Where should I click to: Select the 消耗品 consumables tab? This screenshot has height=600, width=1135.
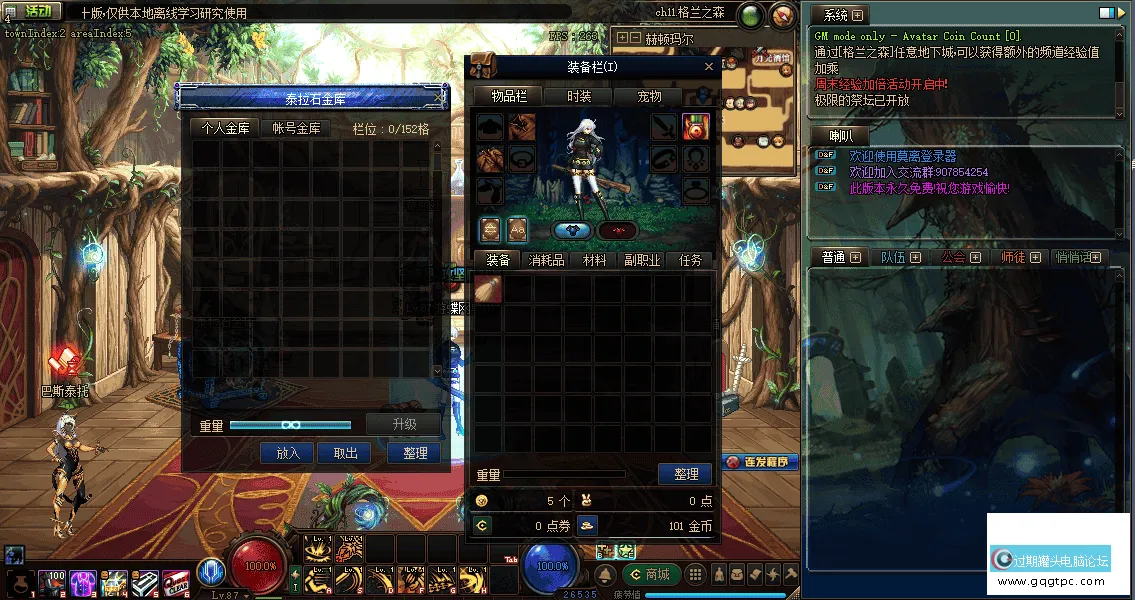pyautogui.click(x=546, y=260)
